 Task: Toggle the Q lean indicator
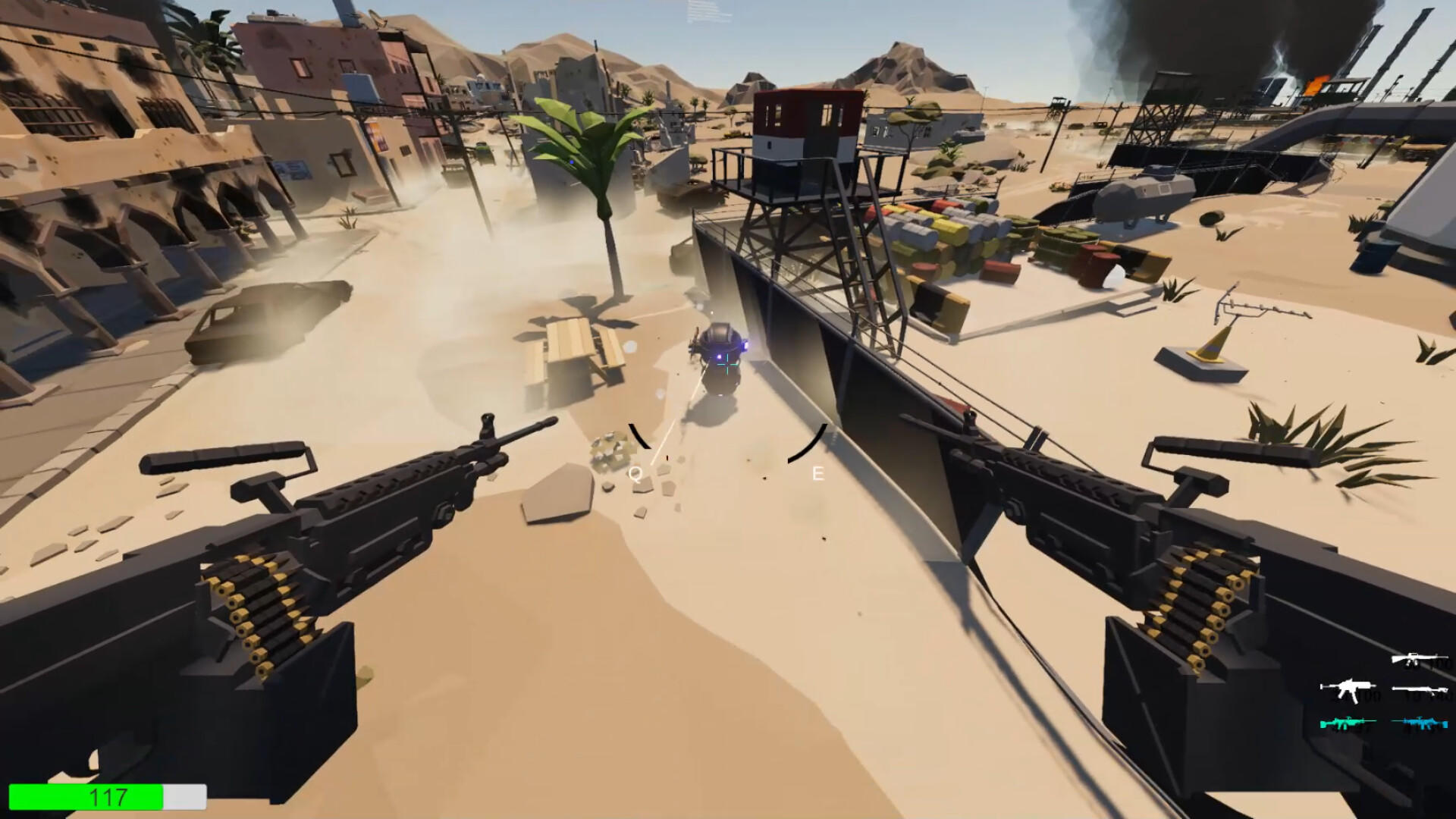click(635, 473)
